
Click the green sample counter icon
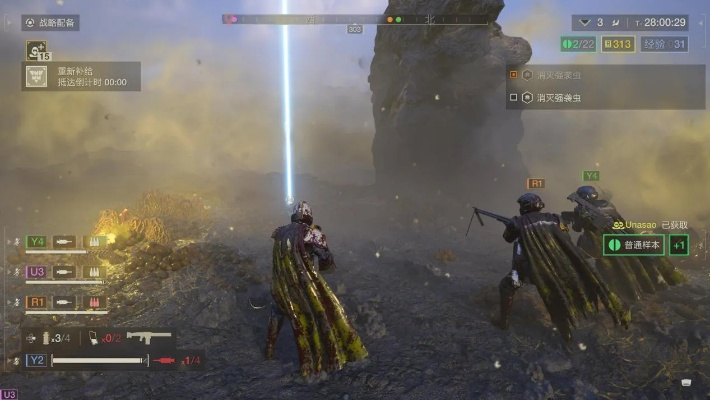coord(568,43)
